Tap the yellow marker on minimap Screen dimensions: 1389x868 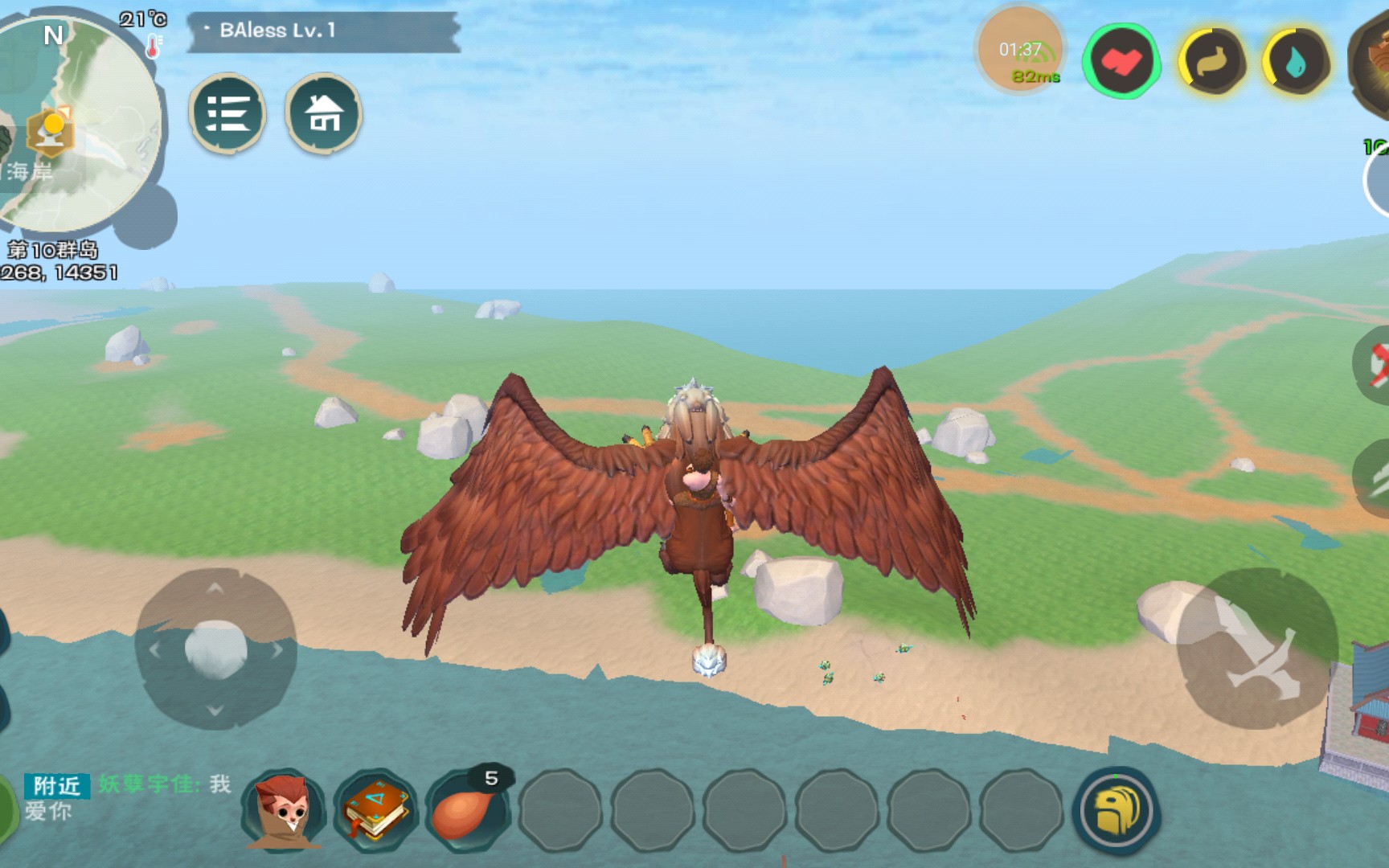pyautogui.click(x=53, y=130)
